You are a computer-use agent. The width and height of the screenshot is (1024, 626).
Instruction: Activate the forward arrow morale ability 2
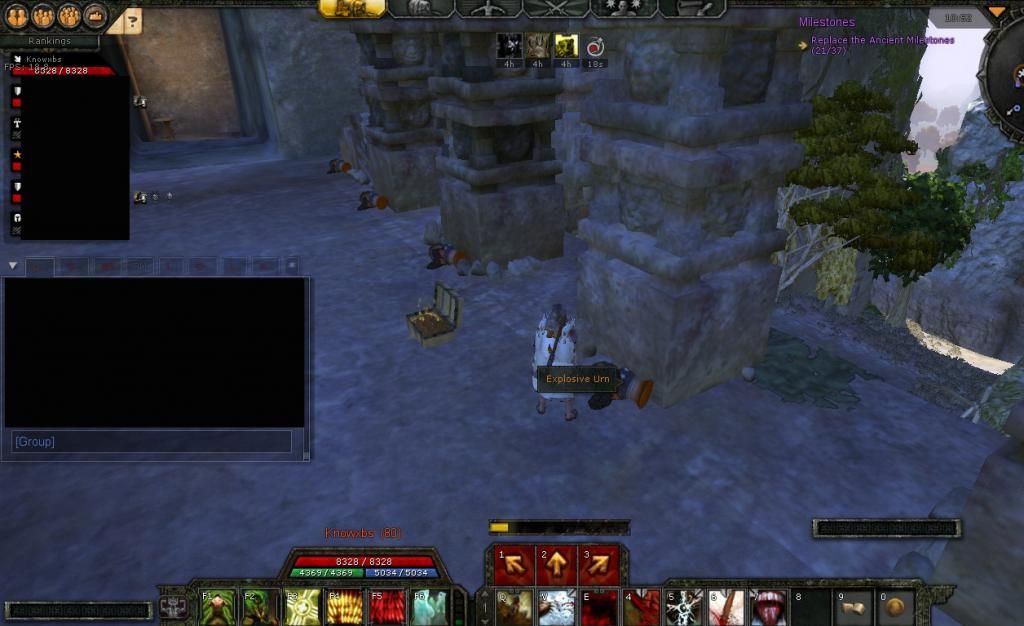coord(556,566)
